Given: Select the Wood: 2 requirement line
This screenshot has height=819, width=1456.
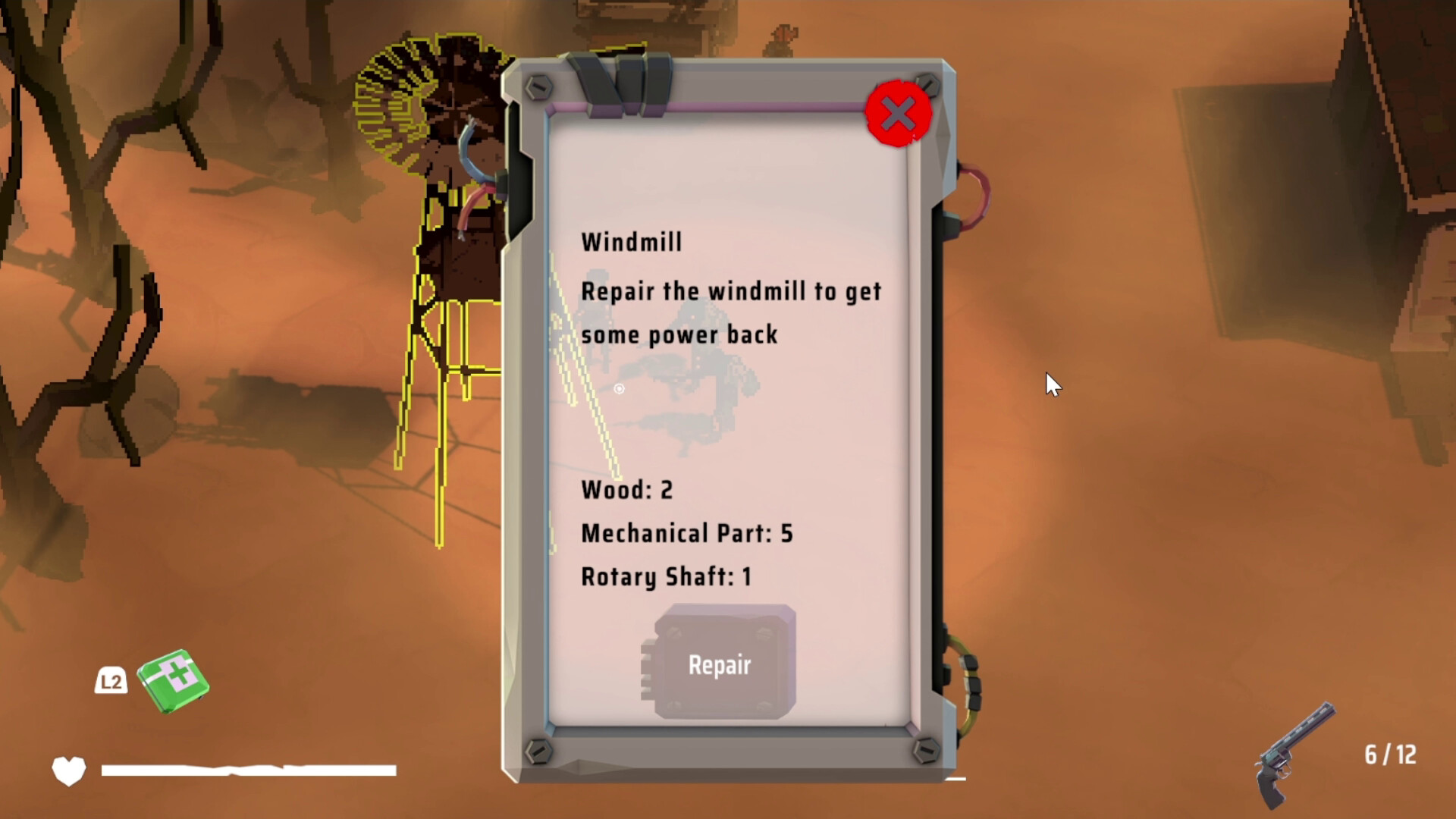Looking at the screenshot, I should pyautogui.click(x=627, y=490).
